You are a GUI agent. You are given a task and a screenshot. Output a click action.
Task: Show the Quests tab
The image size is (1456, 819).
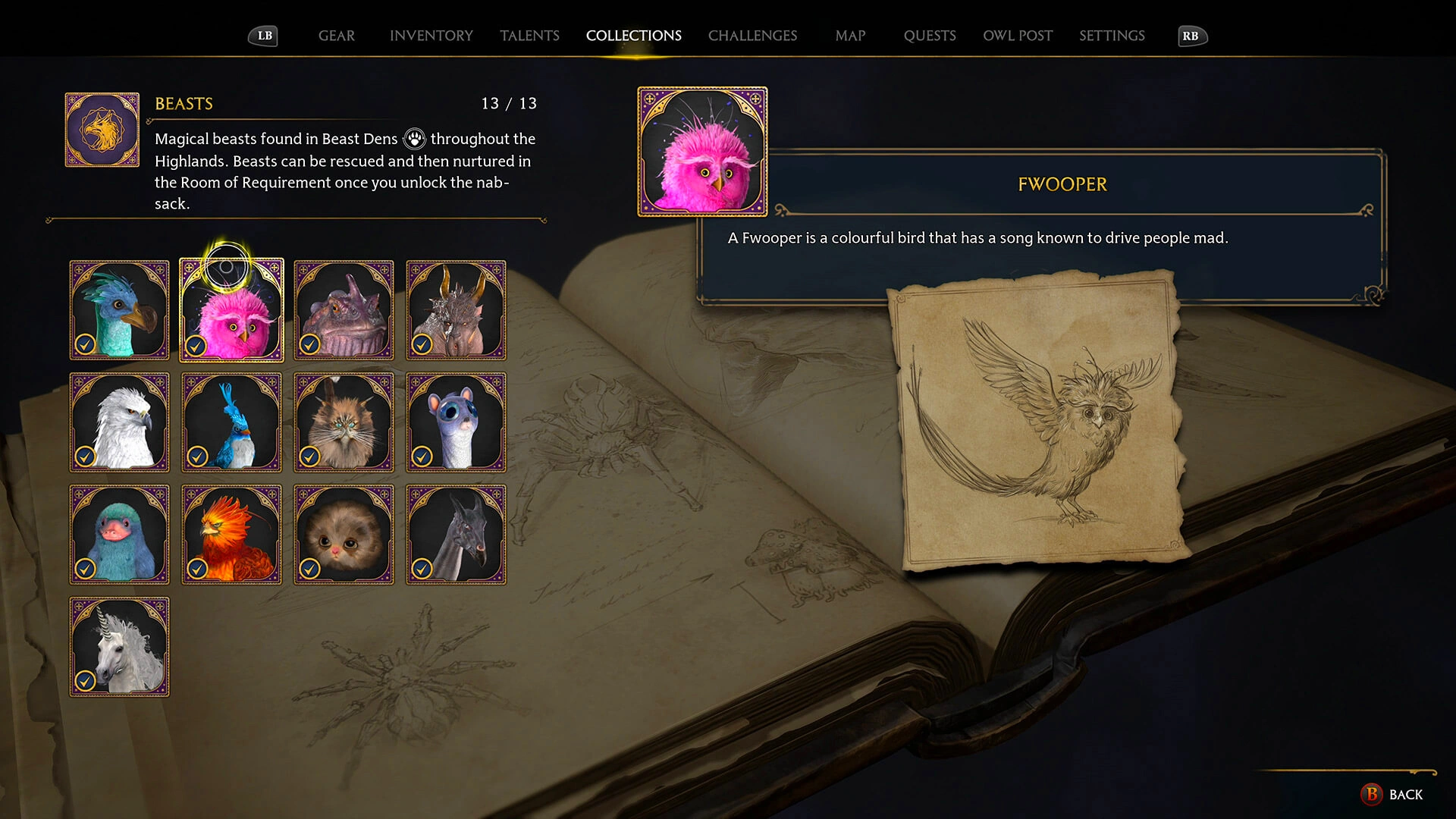pos(930,36)
